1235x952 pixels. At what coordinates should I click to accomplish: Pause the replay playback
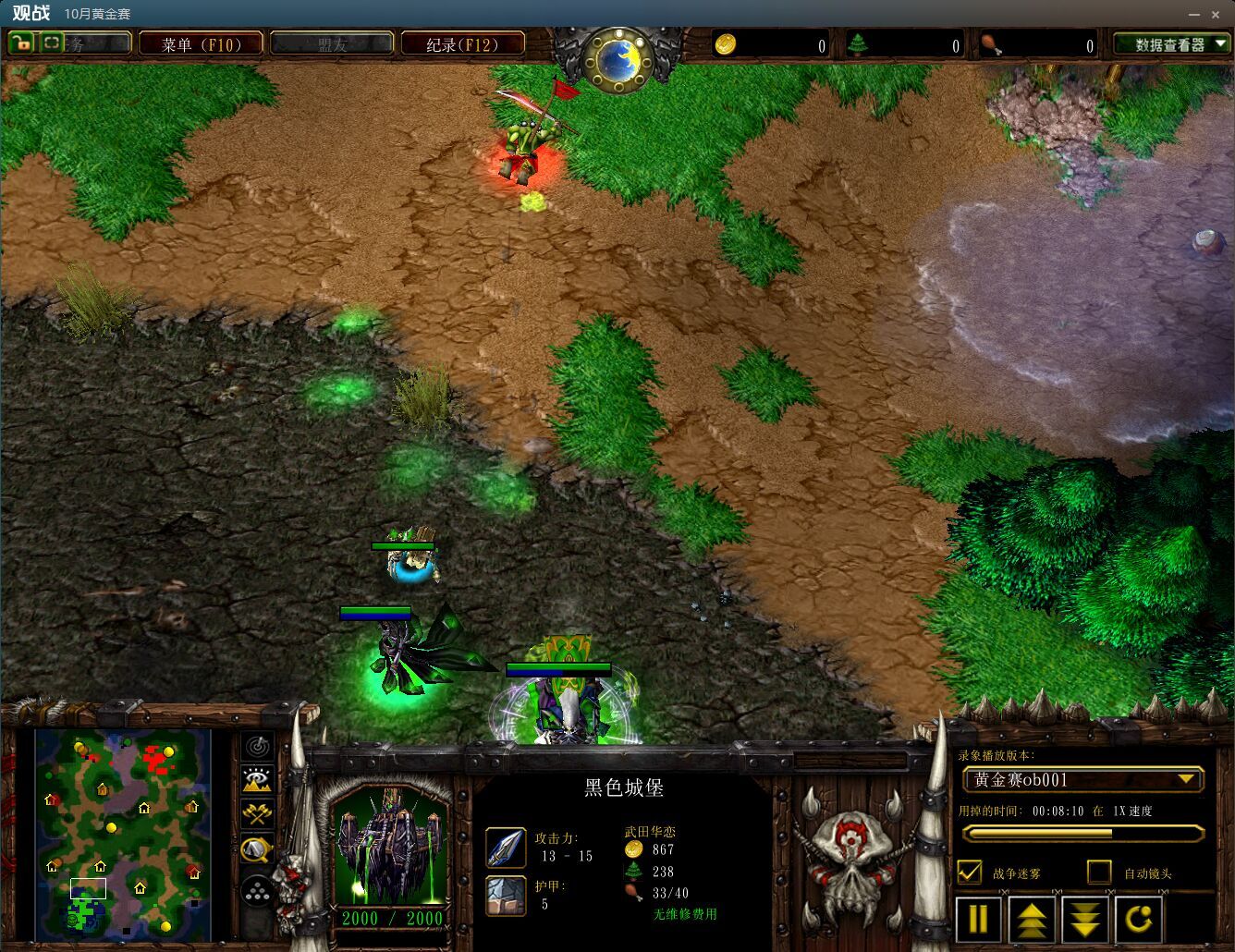pyautogui.click(x=978, y=919)
